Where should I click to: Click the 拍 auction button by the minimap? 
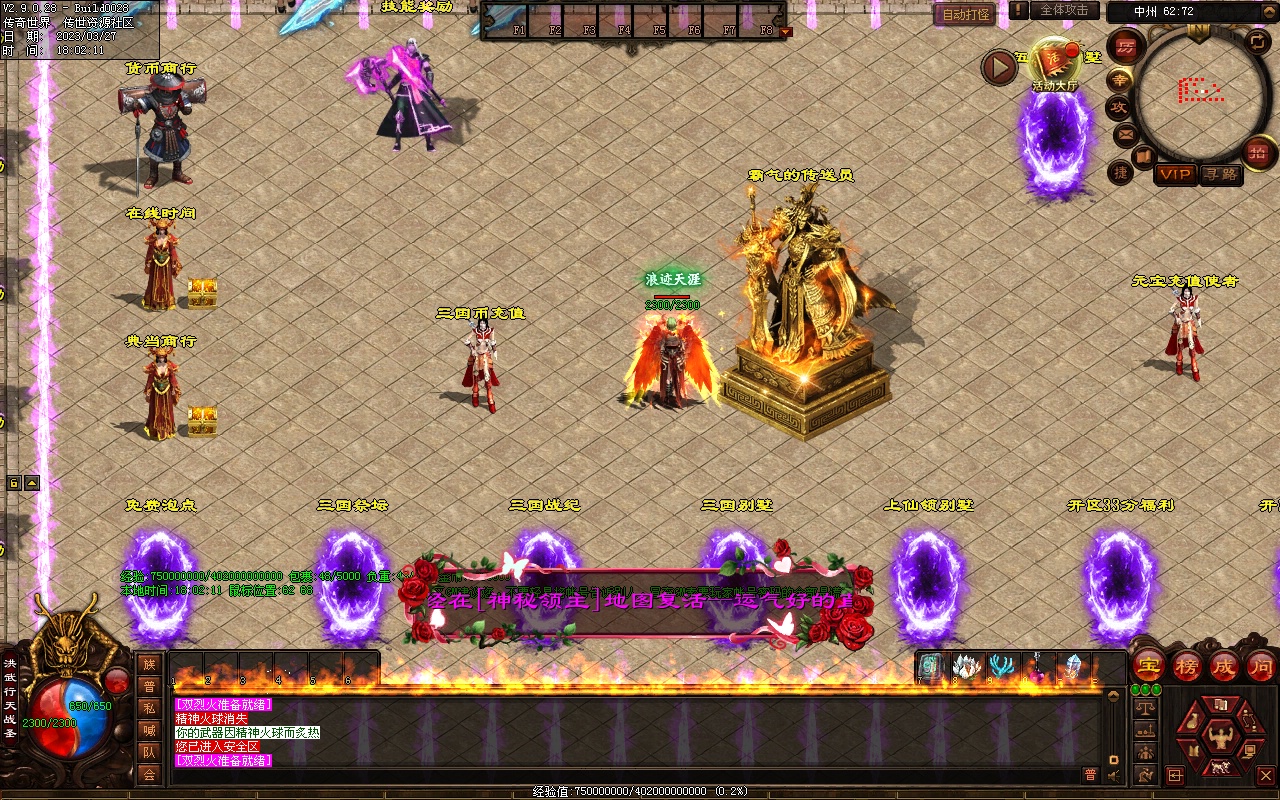click(1257, 153)
